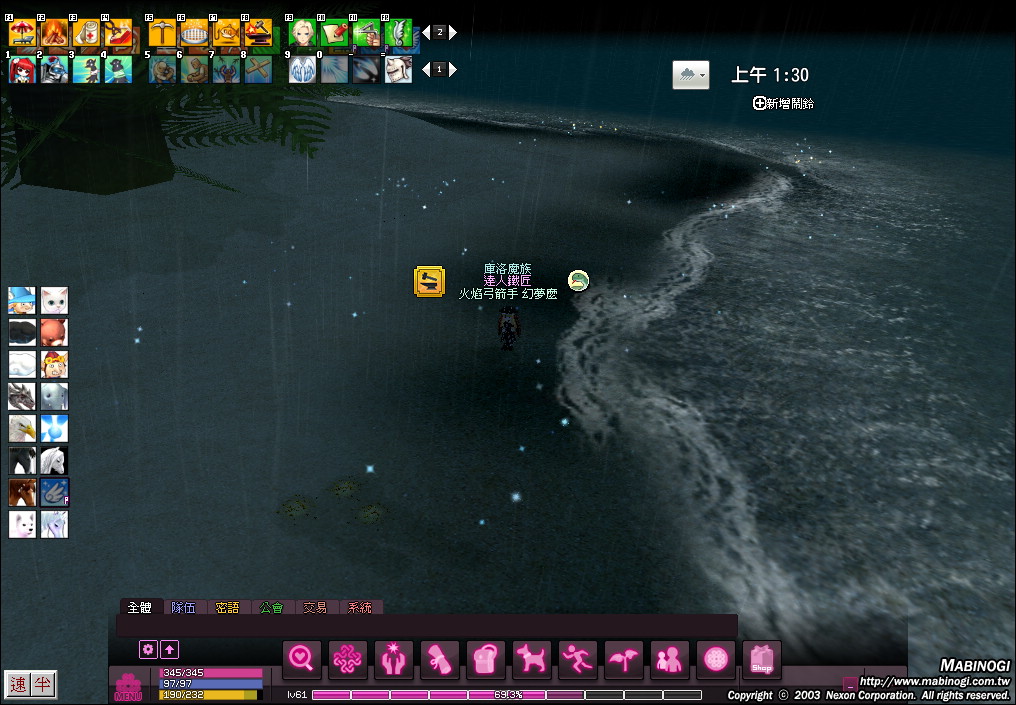This screenshot has height=705, width=1016.
Task: Open the backpack inventory button
Action: pyautogui.click(x=486, y=660)
